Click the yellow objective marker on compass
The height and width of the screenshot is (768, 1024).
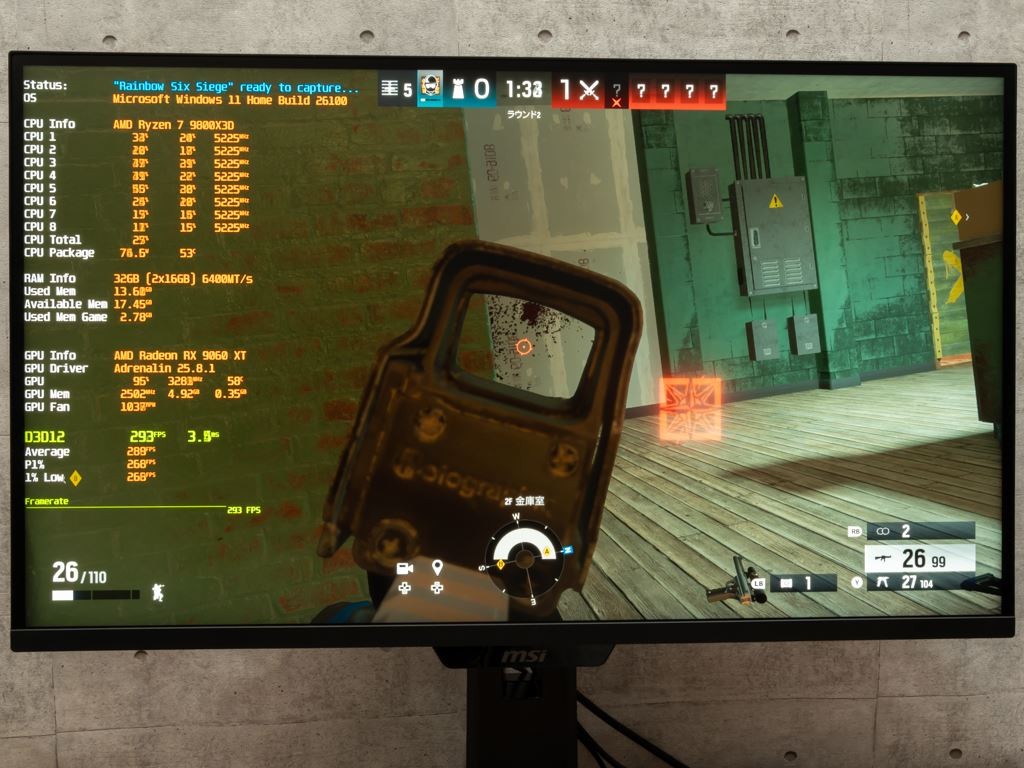(547, 551)
